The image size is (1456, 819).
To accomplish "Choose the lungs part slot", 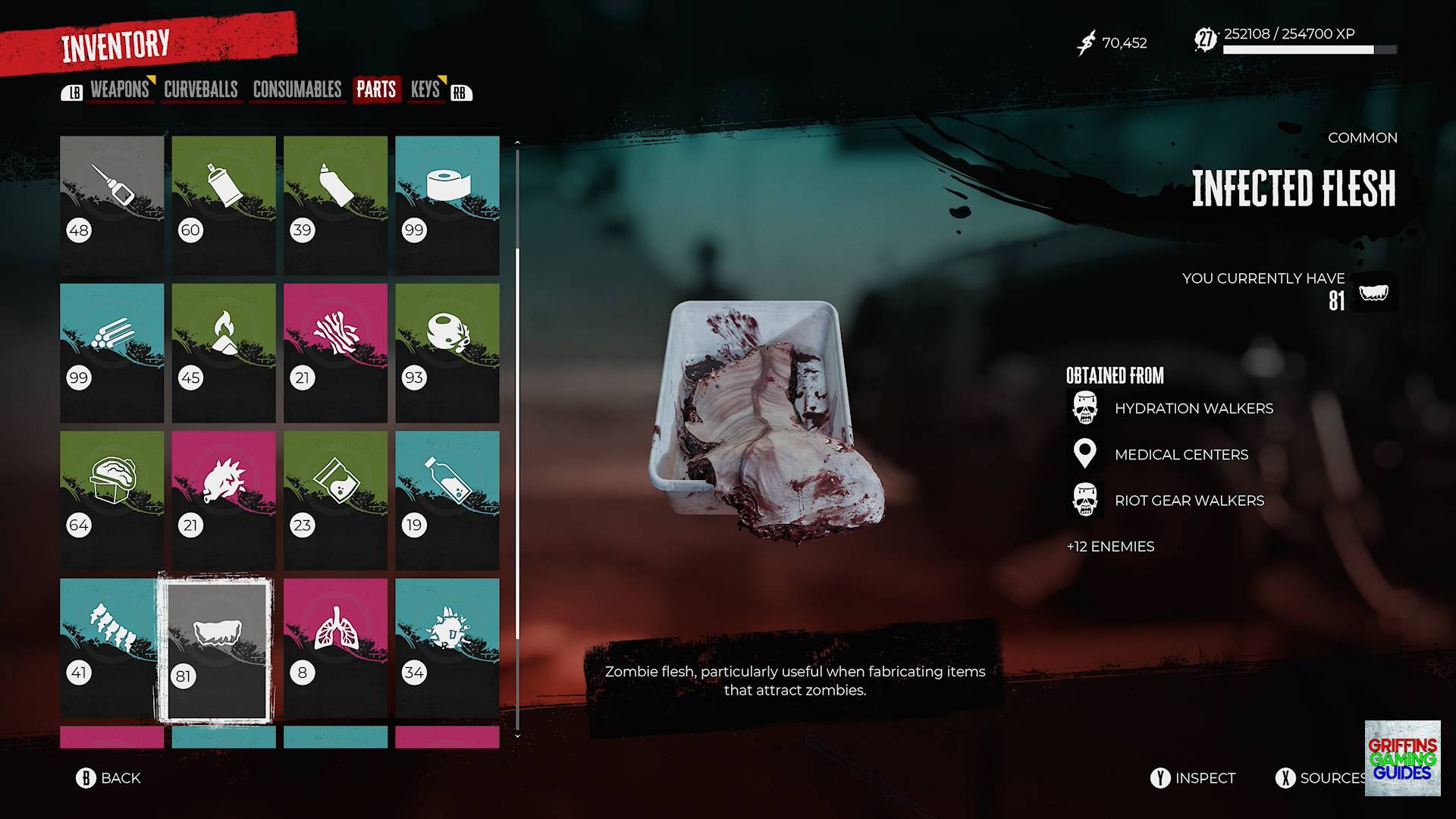I will [335, 647].
